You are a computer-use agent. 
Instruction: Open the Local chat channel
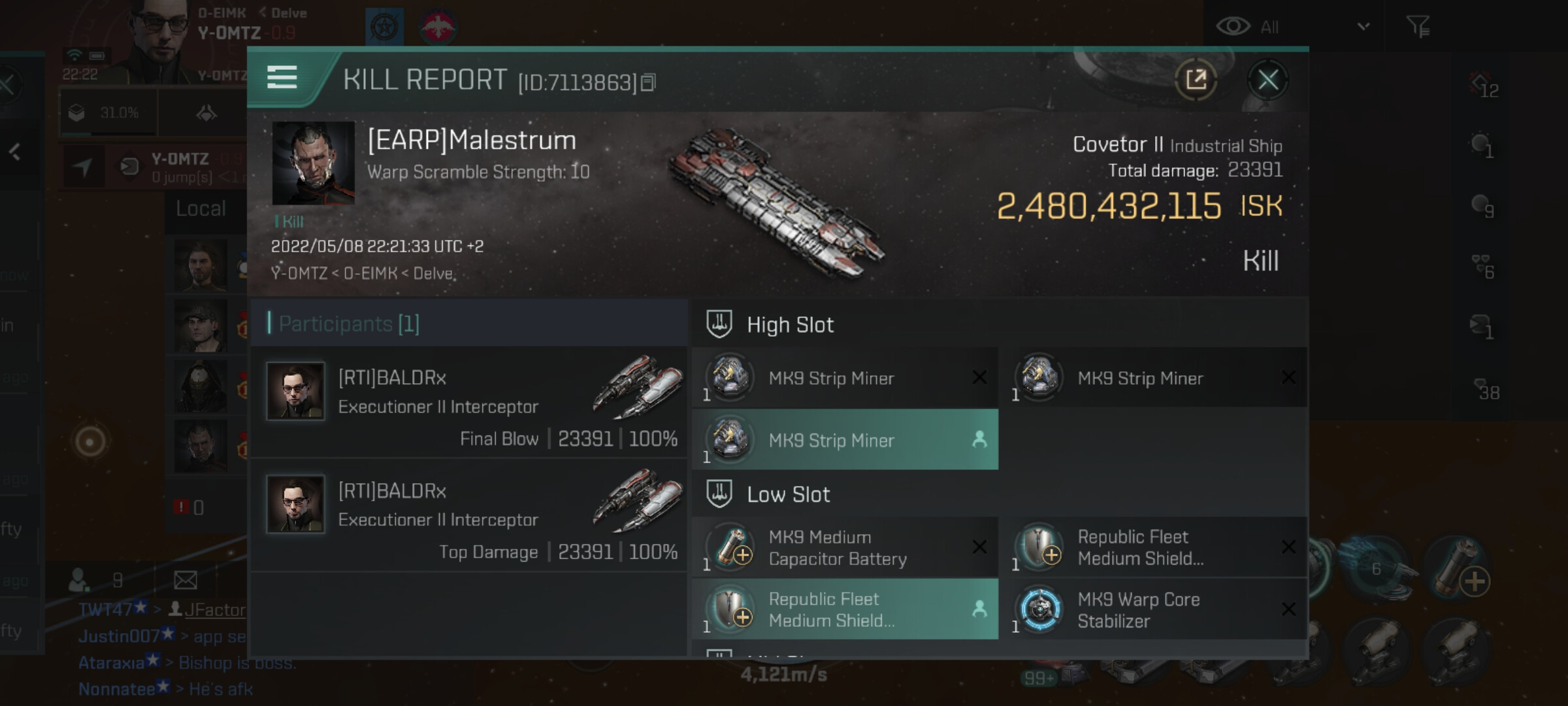pyautogui.click(x=201, y=209)
